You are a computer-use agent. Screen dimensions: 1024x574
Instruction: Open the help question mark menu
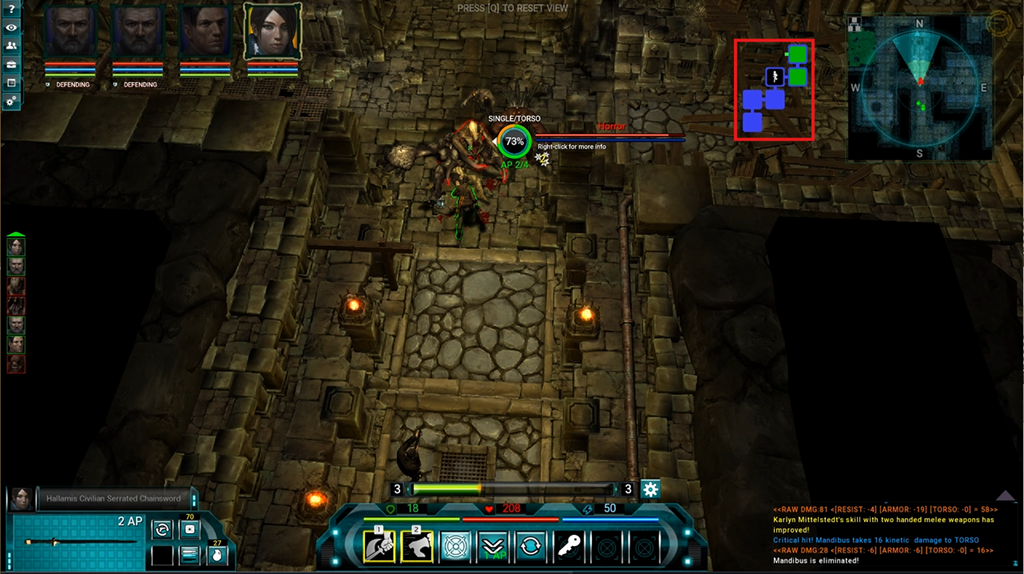tap(11, 9)
